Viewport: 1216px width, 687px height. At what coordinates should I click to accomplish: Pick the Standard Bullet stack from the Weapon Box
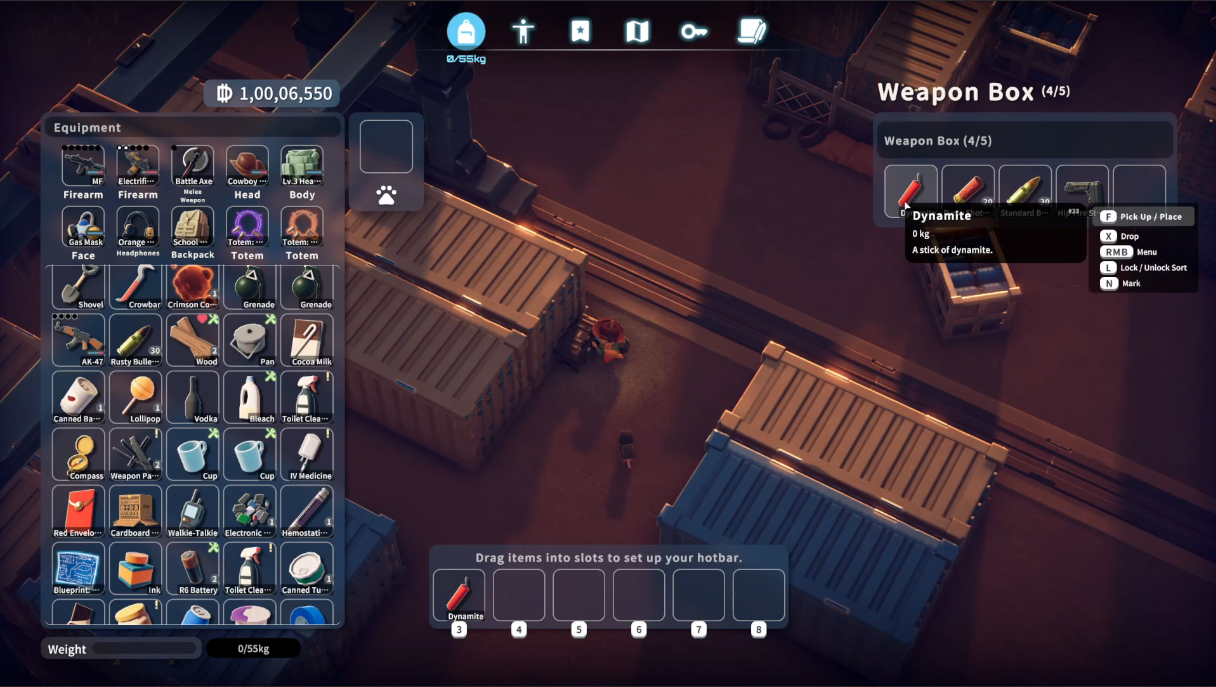click(1025, 190)
